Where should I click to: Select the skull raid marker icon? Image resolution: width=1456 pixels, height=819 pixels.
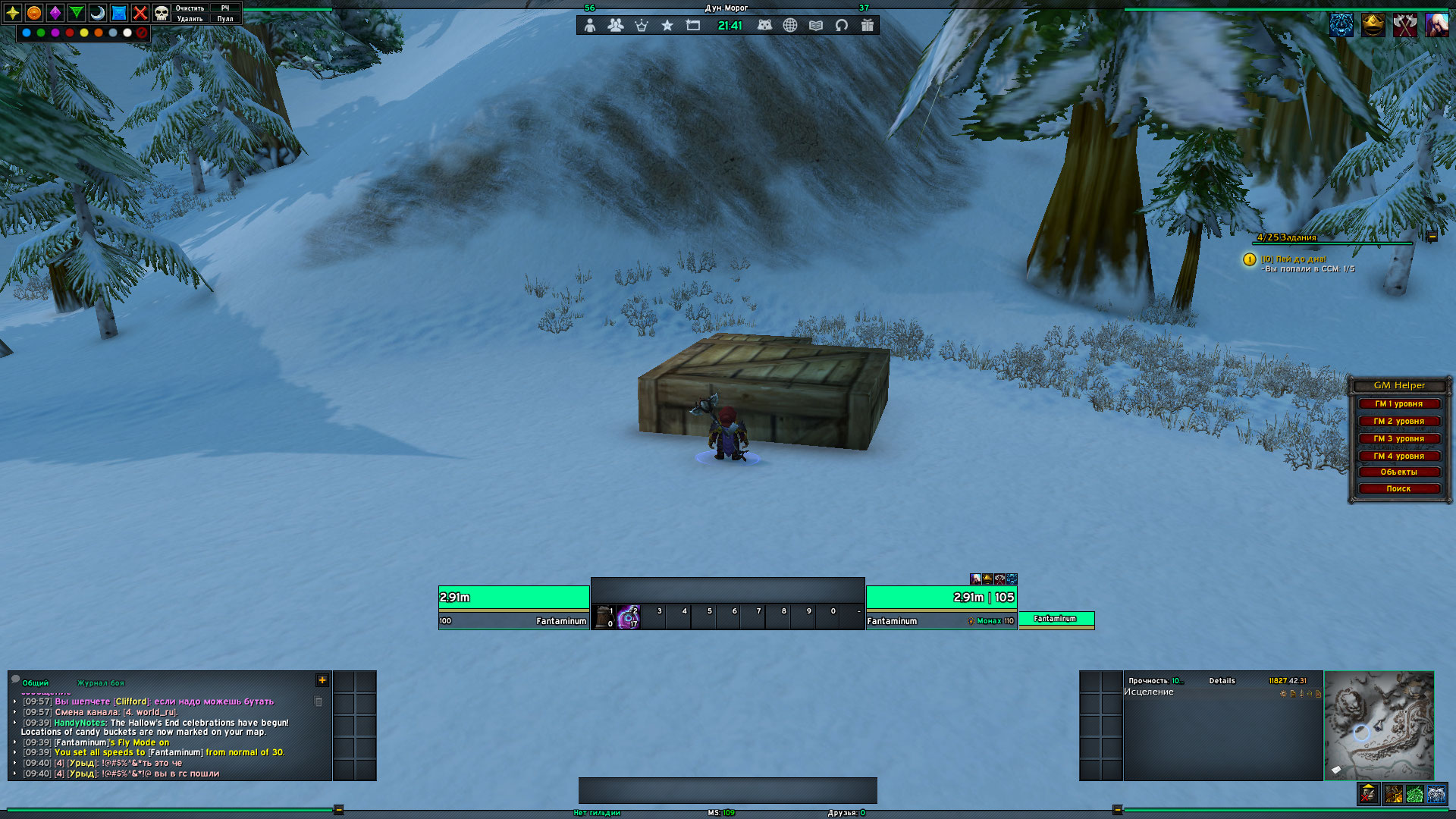pos(162,13)
